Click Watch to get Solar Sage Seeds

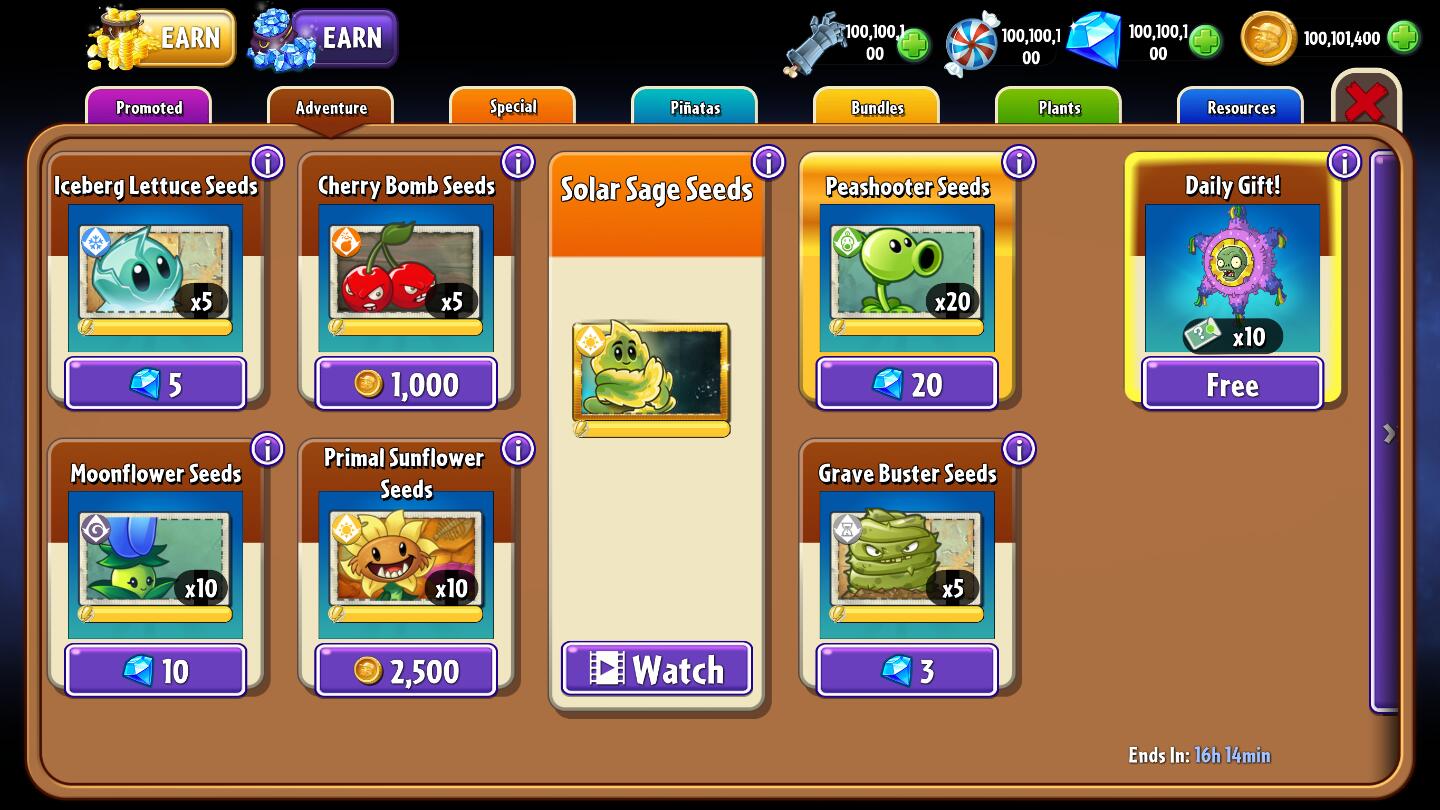[656, 670]
